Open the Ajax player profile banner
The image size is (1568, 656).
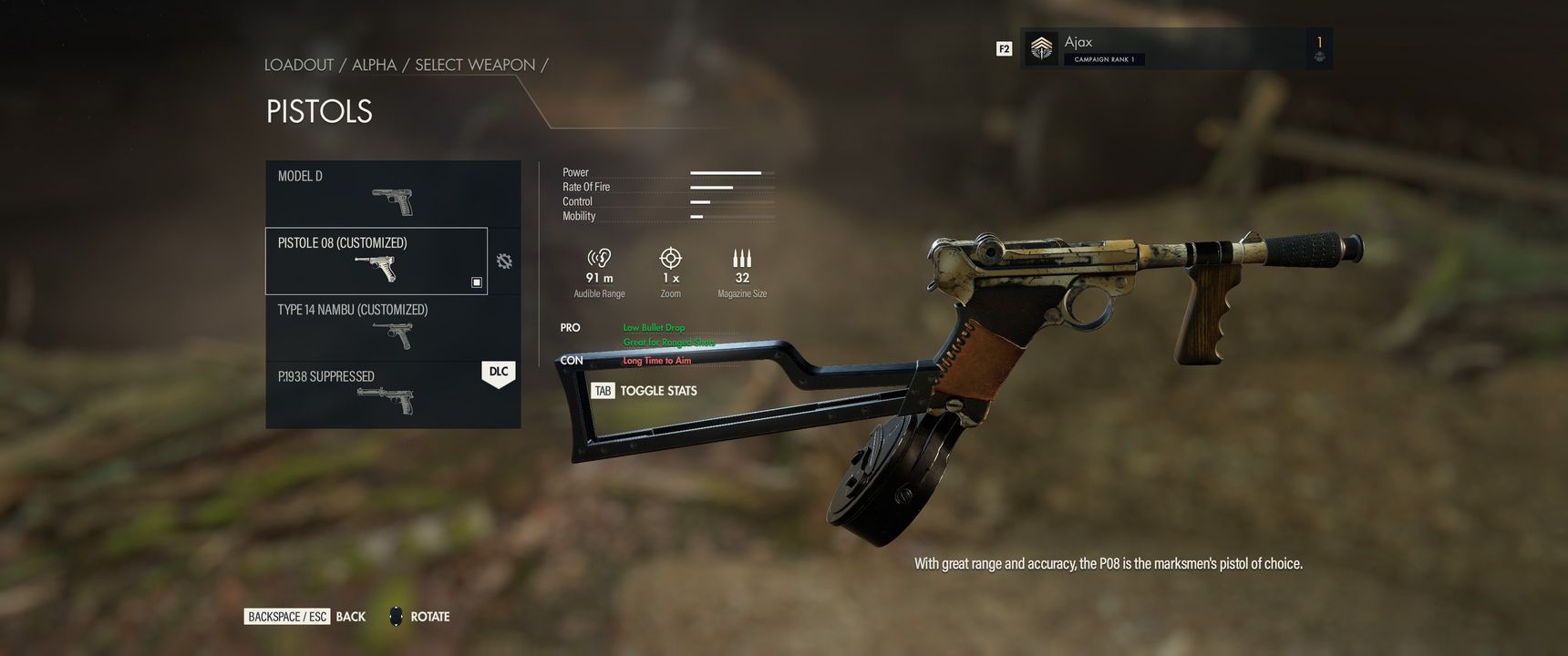(x=1175, y=48)
